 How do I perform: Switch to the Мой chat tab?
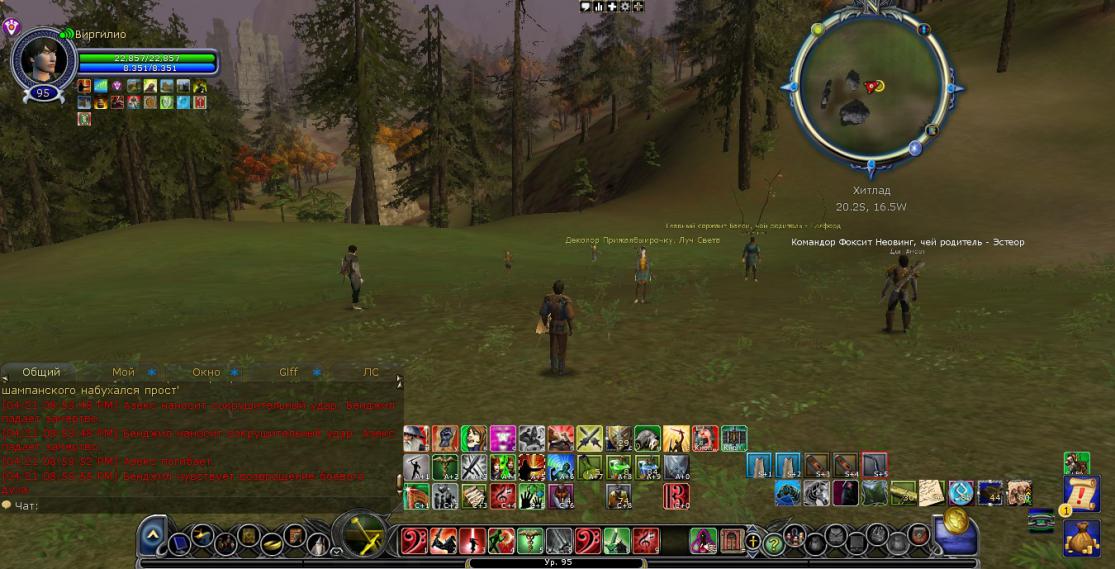click(x=124, y=372)
